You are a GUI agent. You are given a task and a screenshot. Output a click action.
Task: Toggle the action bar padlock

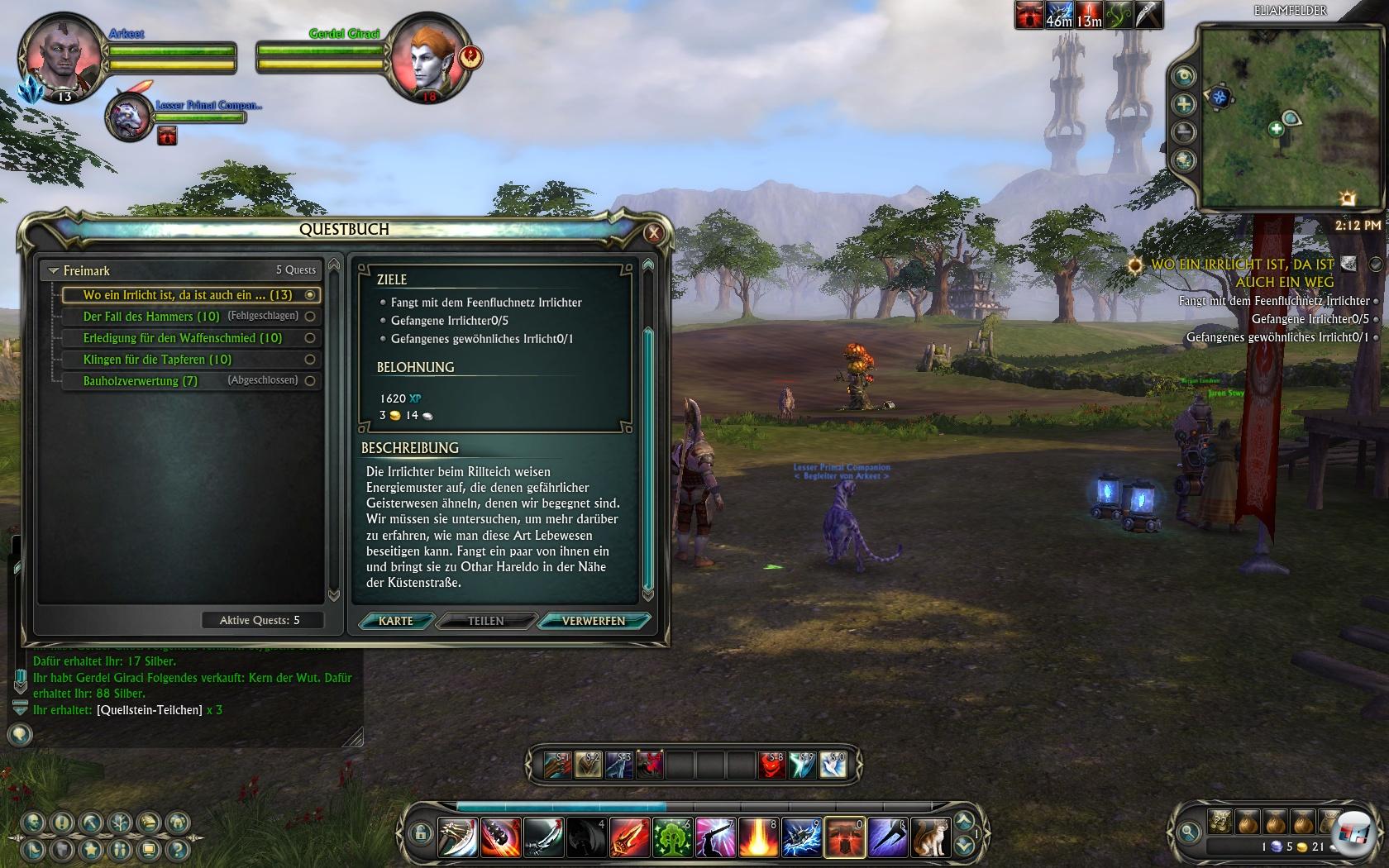420,832
